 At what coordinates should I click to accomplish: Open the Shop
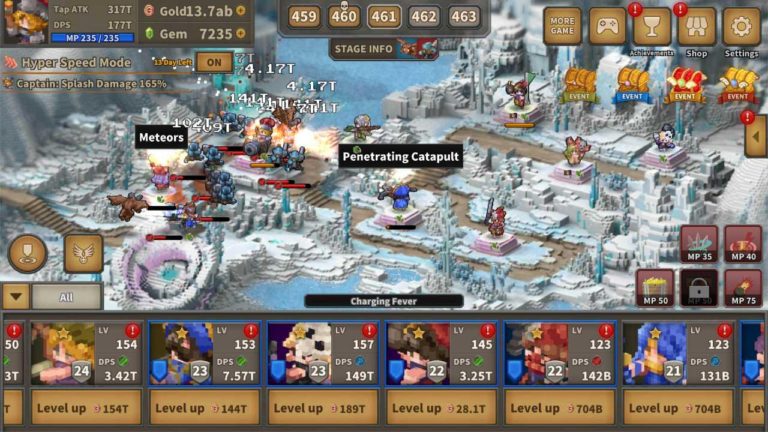(697, 27)
